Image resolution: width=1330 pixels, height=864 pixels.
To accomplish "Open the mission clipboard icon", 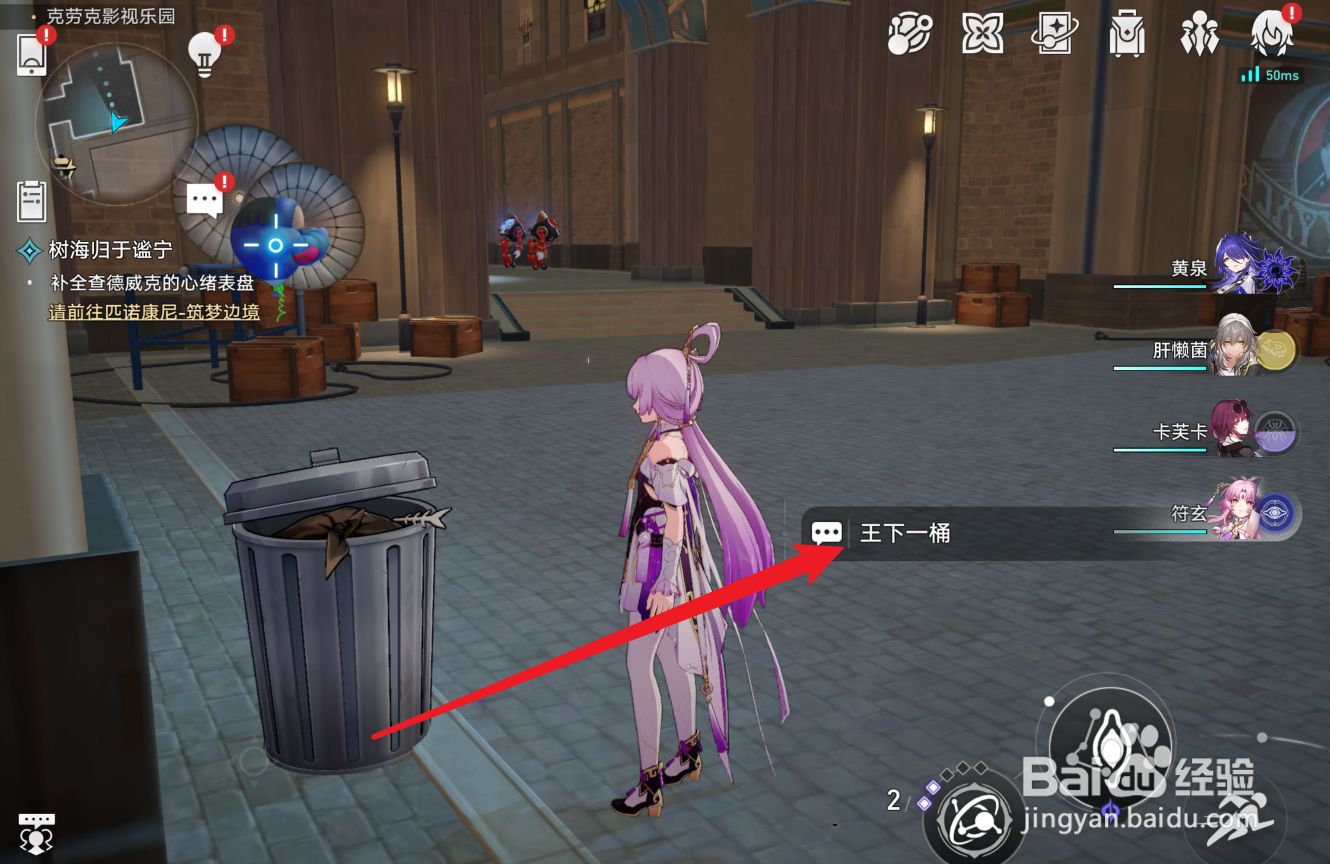I will 31,201.
